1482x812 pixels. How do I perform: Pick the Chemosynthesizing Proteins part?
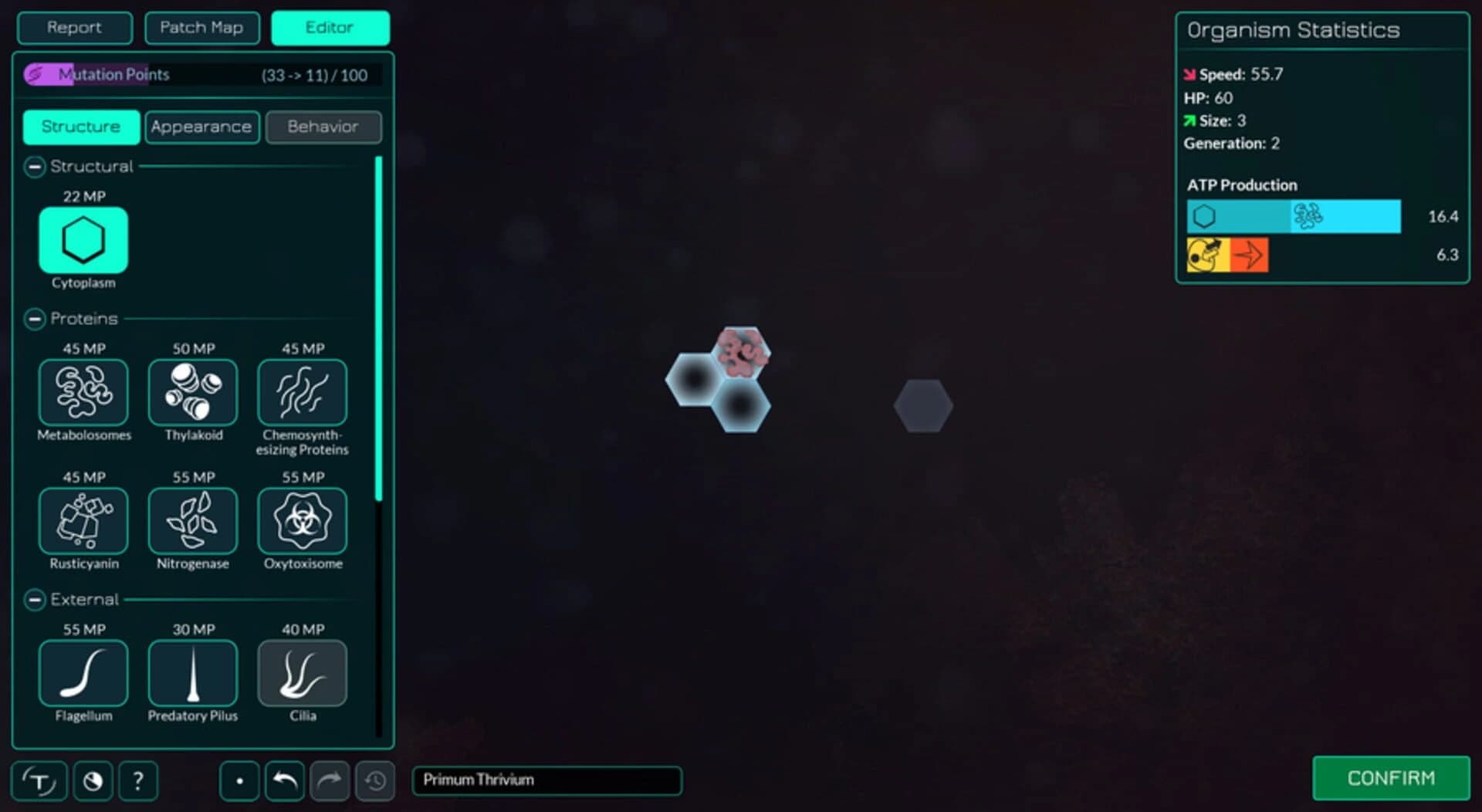pos(302,392)
